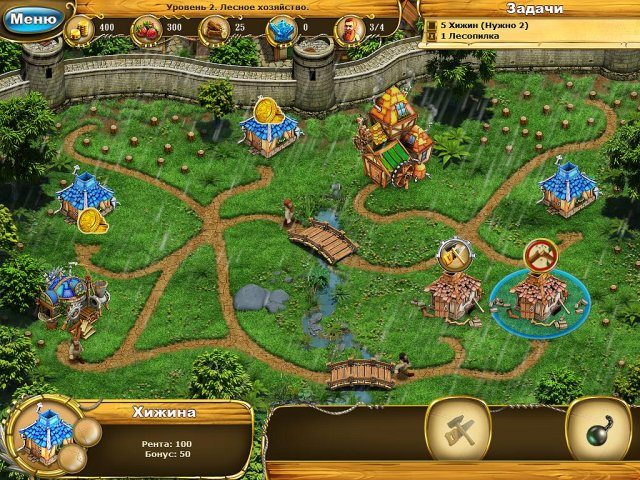The width and height of the screenshot is (640, 480).
Task: Collect the gold coin beneath the left blue hut
Action: point(92,220)
